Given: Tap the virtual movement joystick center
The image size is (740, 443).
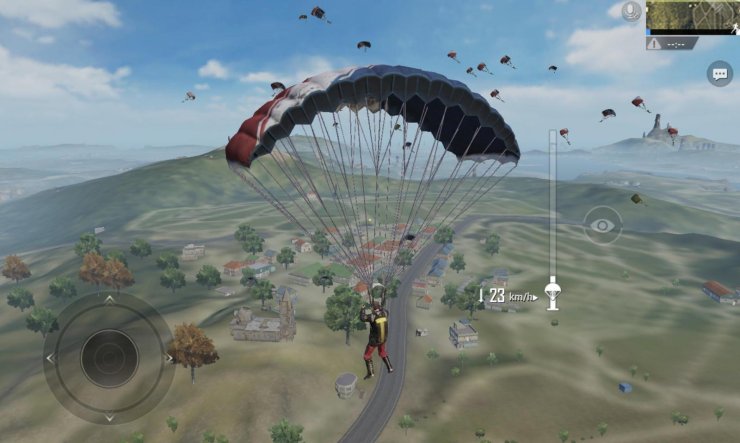Looking at the screenshot, I should (x=109, y=357).
